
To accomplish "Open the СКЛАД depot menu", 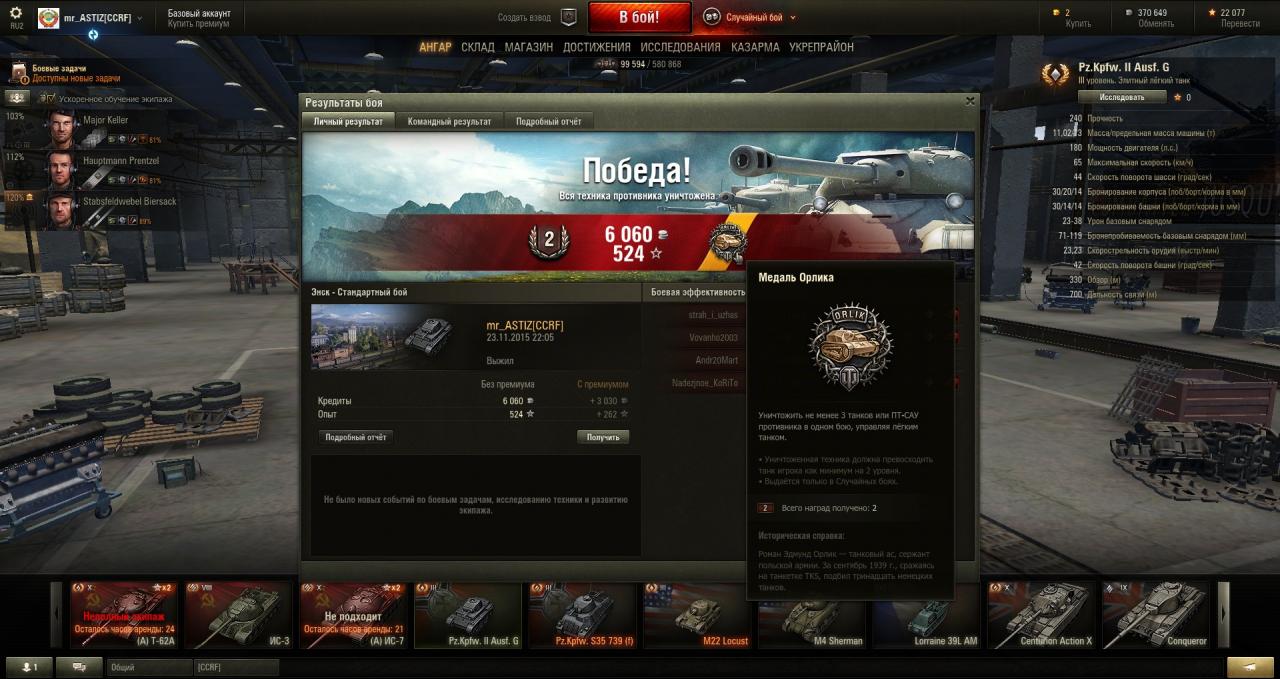I will click(x=477, y=47).
